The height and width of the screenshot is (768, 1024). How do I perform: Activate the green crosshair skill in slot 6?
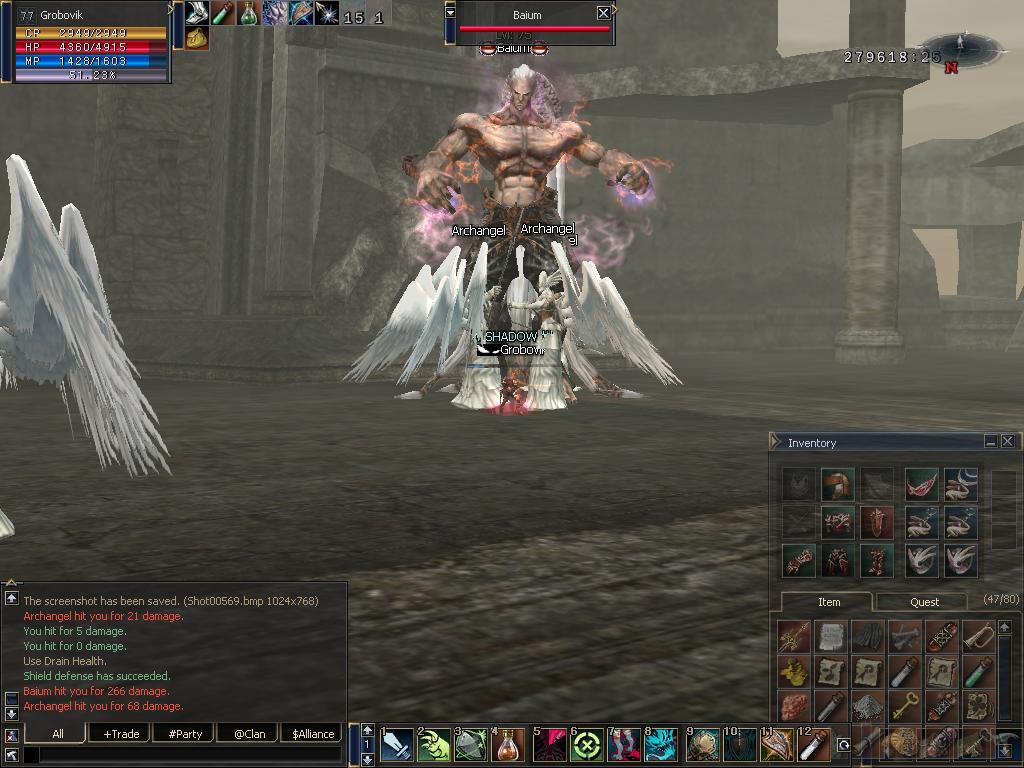click(587, 745)
